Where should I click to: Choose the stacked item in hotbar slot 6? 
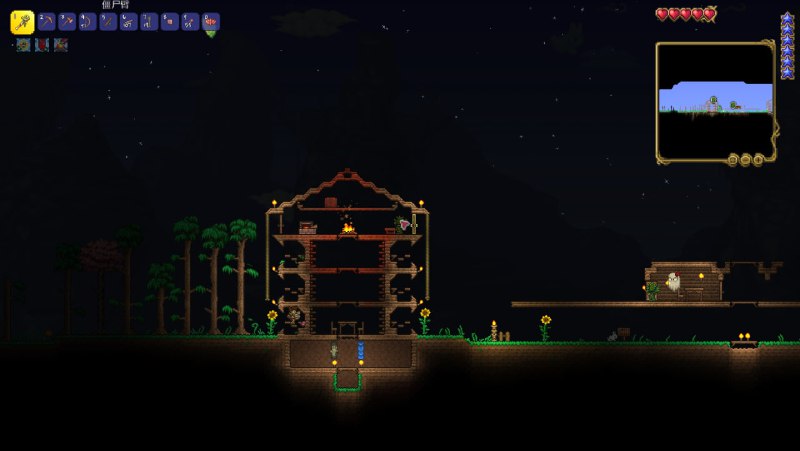129,21
